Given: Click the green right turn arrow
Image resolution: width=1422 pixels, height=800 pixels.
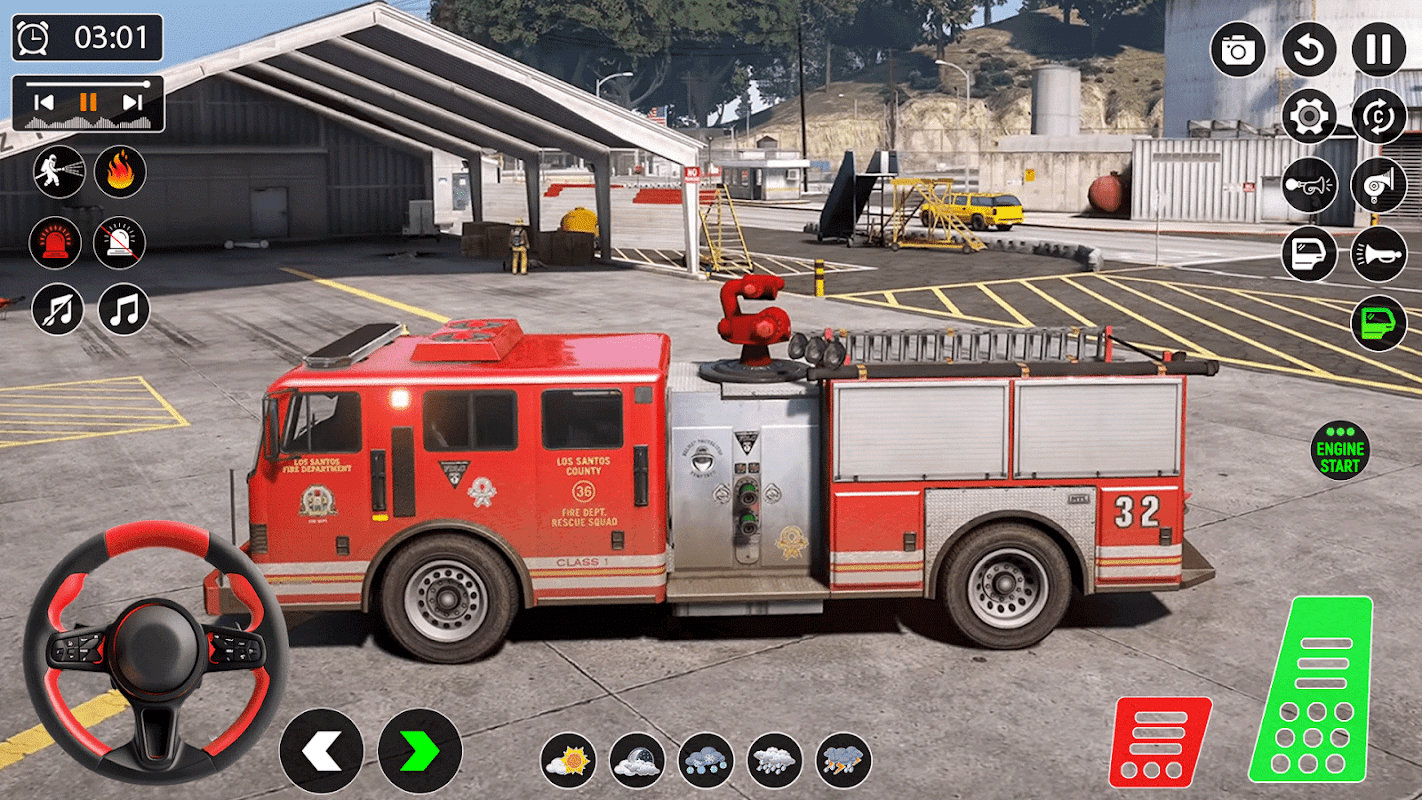Looking at the screenshot, I should click(x=420, y=751).
